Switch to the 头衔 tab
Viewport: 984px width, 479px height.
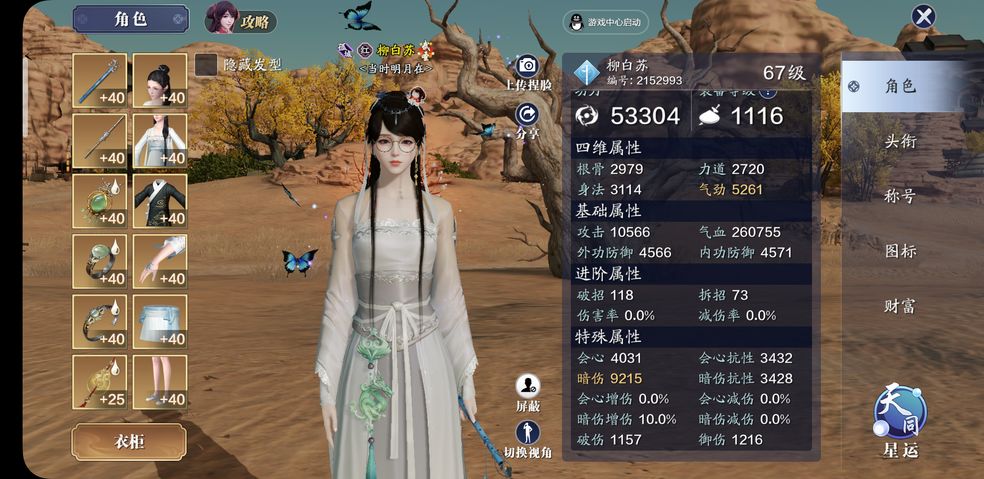click(x=900, y=141)
